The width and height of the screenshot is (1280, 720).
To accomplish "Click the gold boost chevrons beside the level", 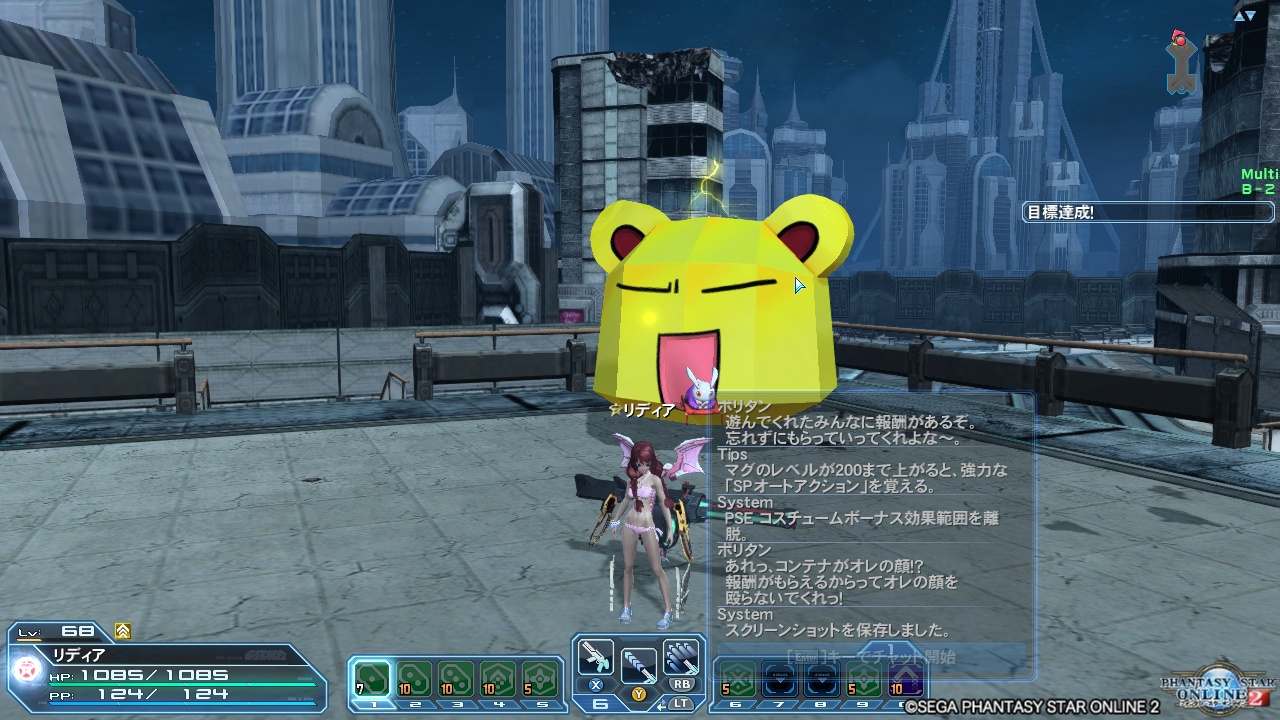I will [121, 631].
